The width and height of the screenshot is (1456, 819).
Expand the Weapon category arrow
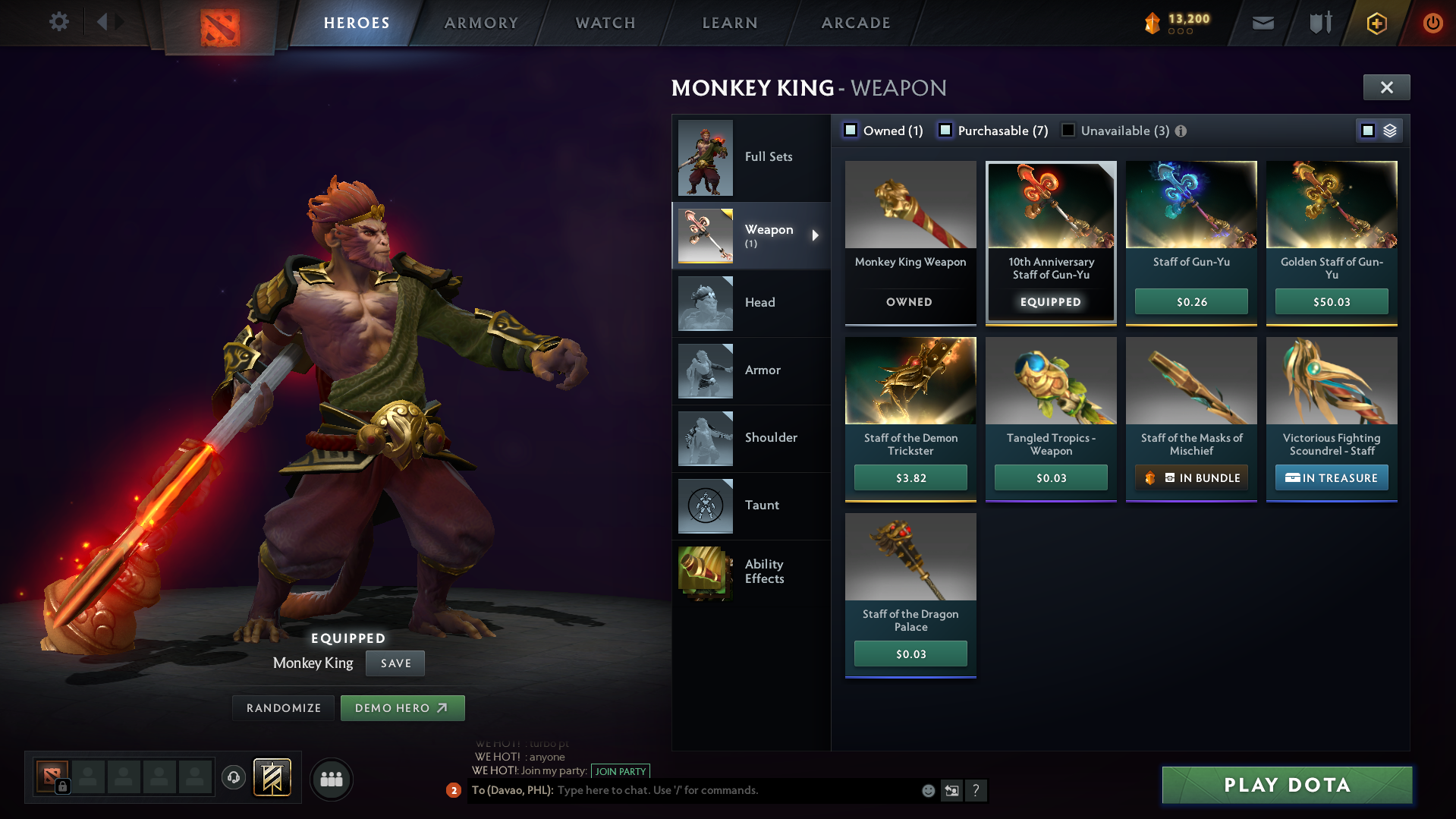tap(816, 235)
